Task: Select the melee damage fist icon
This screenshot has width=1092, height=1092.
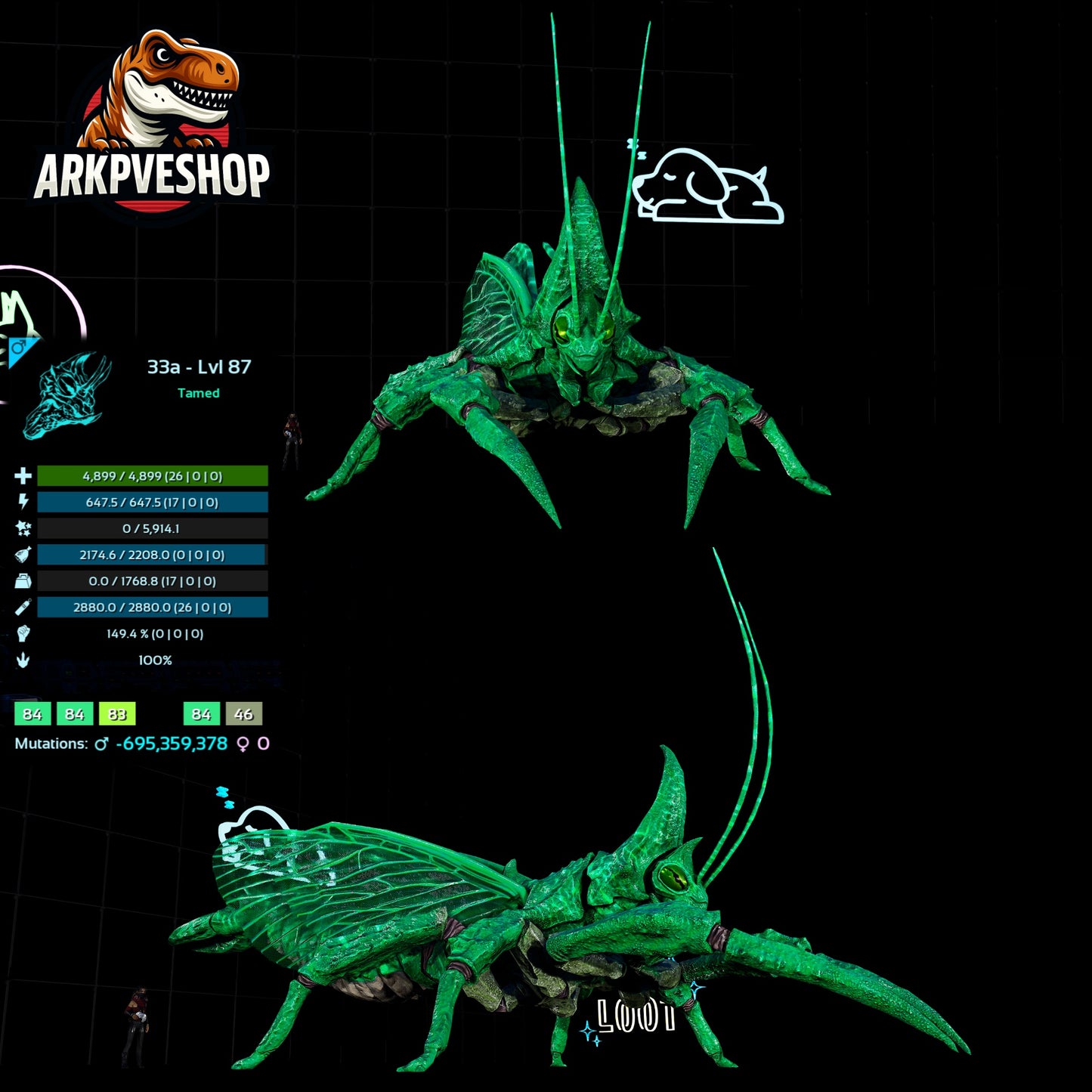Action: (23, 634)
